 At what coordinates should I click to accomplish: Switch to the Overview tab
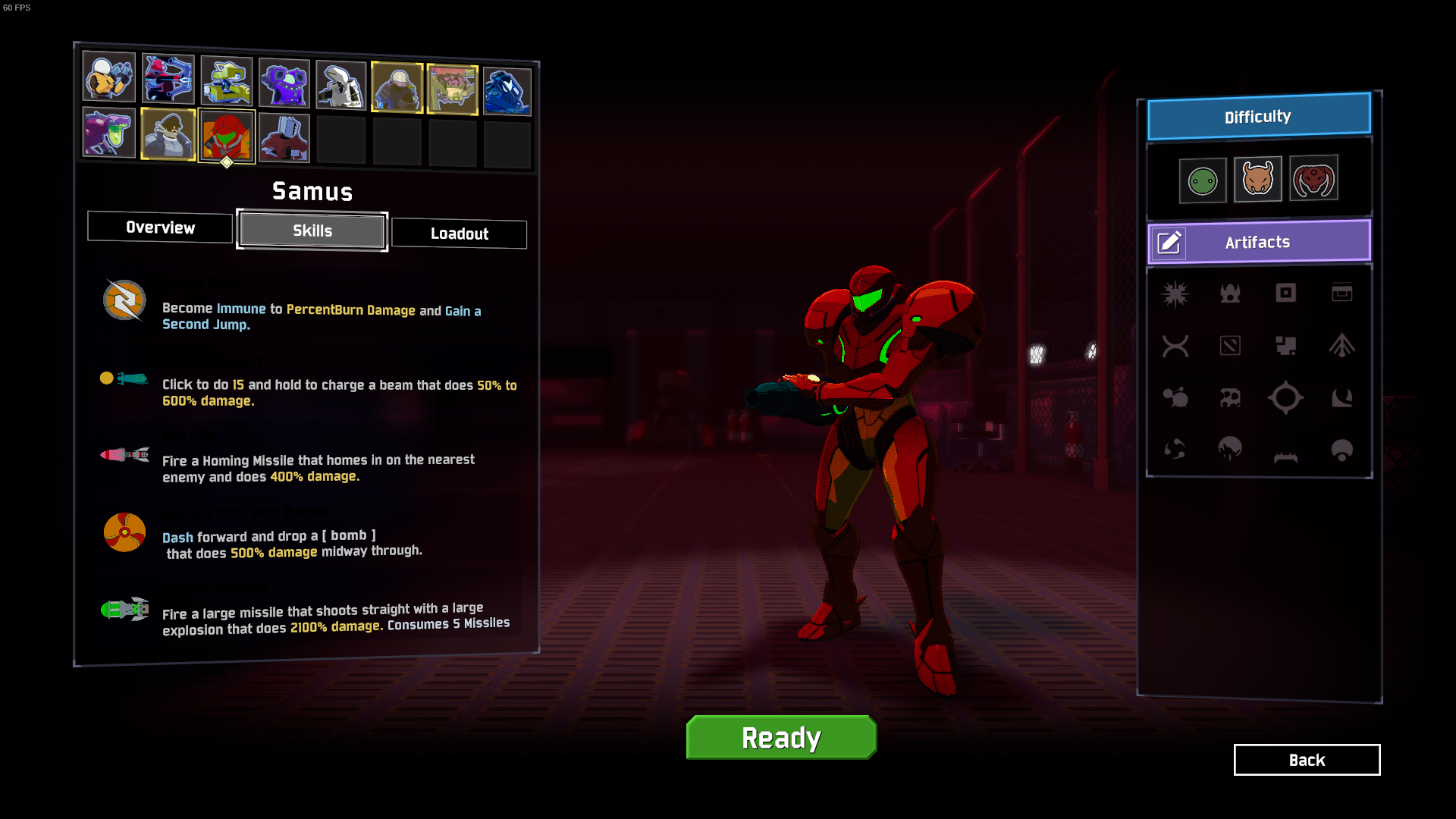159,227
